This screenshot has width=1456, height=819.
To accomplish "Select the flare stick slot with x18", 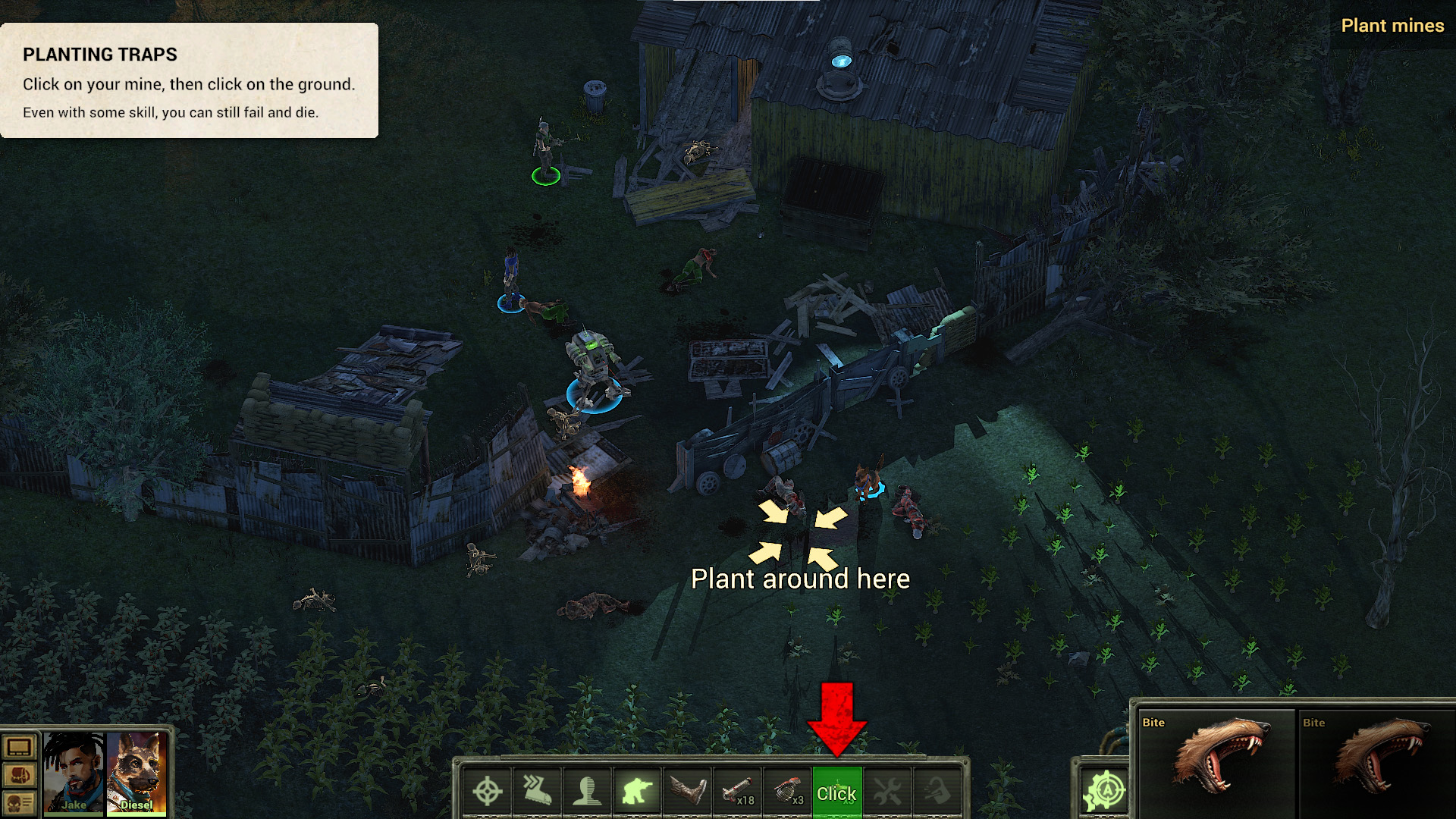I will click(737, 792).
